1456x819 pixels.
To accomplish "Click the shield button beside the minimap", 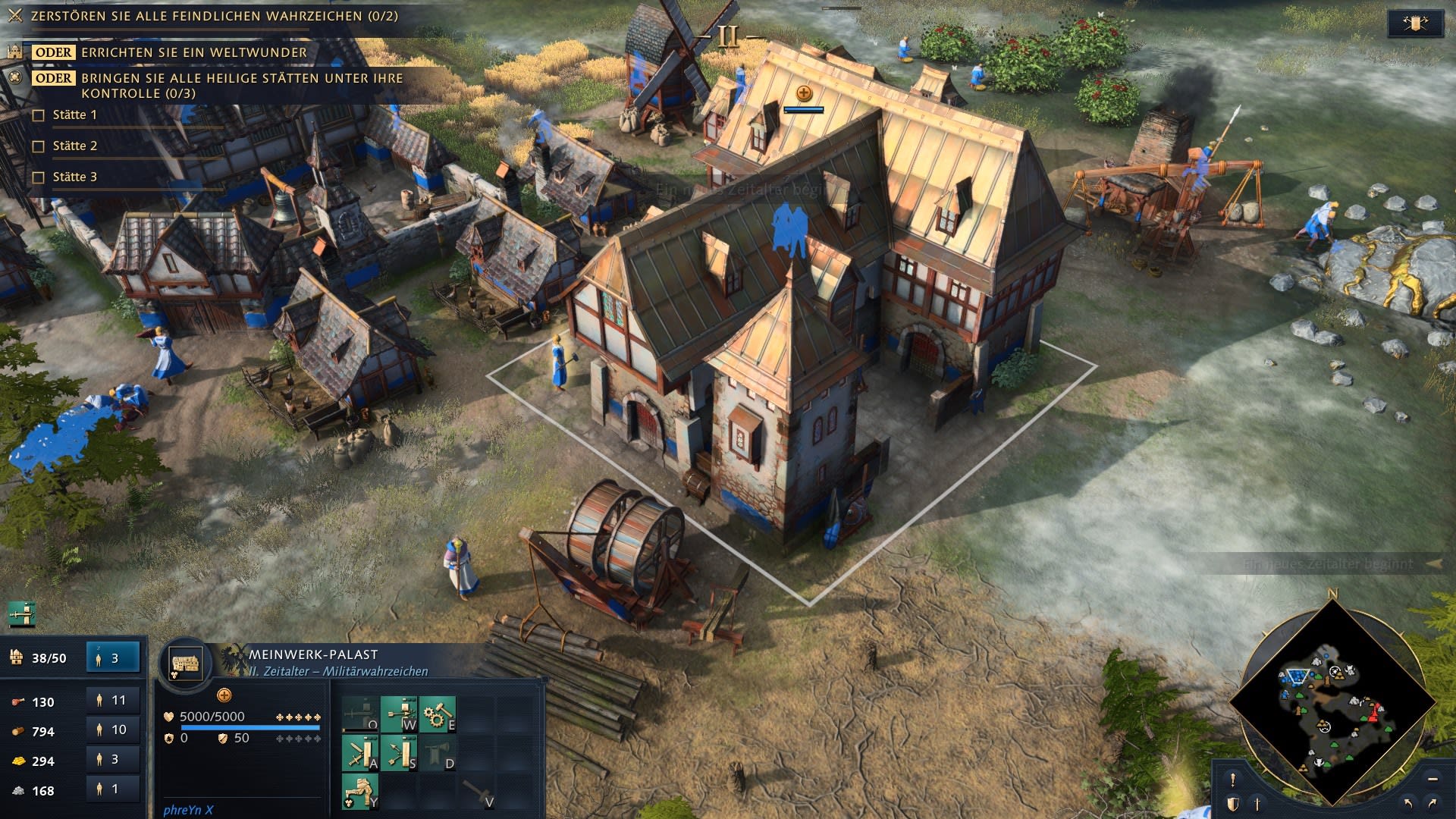I will point(1233,804).
